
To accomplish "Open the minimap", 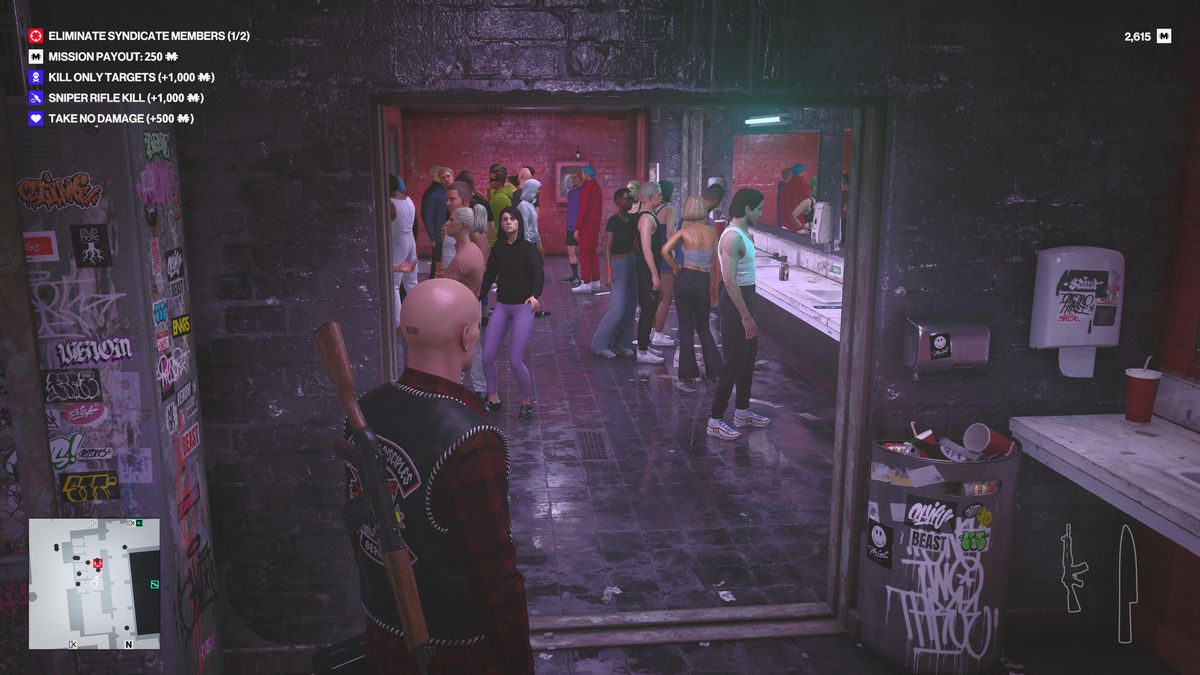I will [94, 583].
